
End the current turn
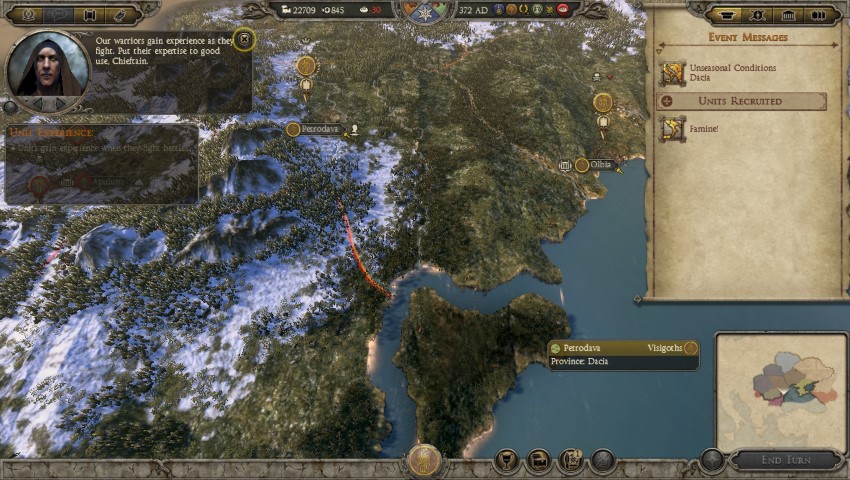785,460
